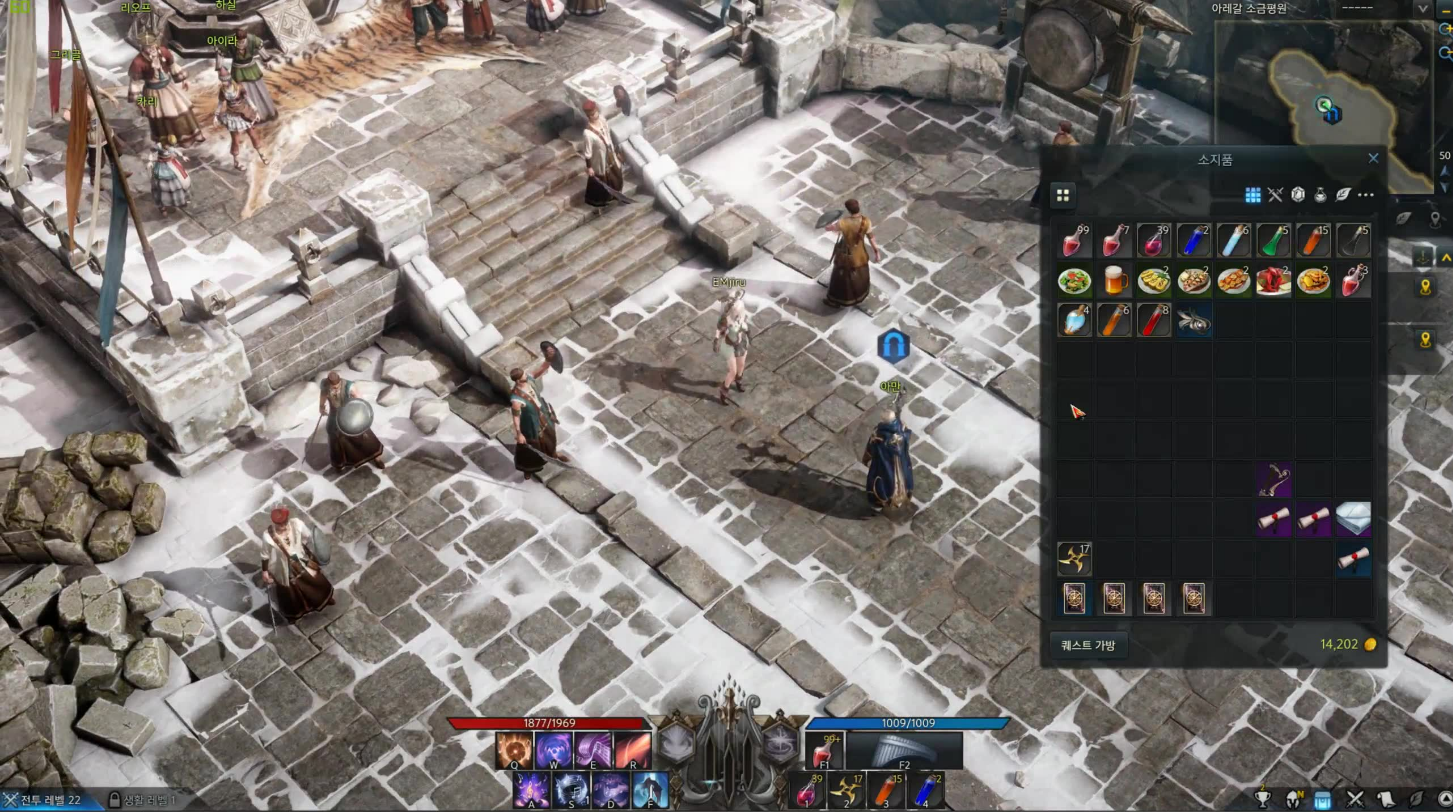Screen dimensions: 1453x812
Task: Select the salad dish in inventory
Action: (1074, 281)
